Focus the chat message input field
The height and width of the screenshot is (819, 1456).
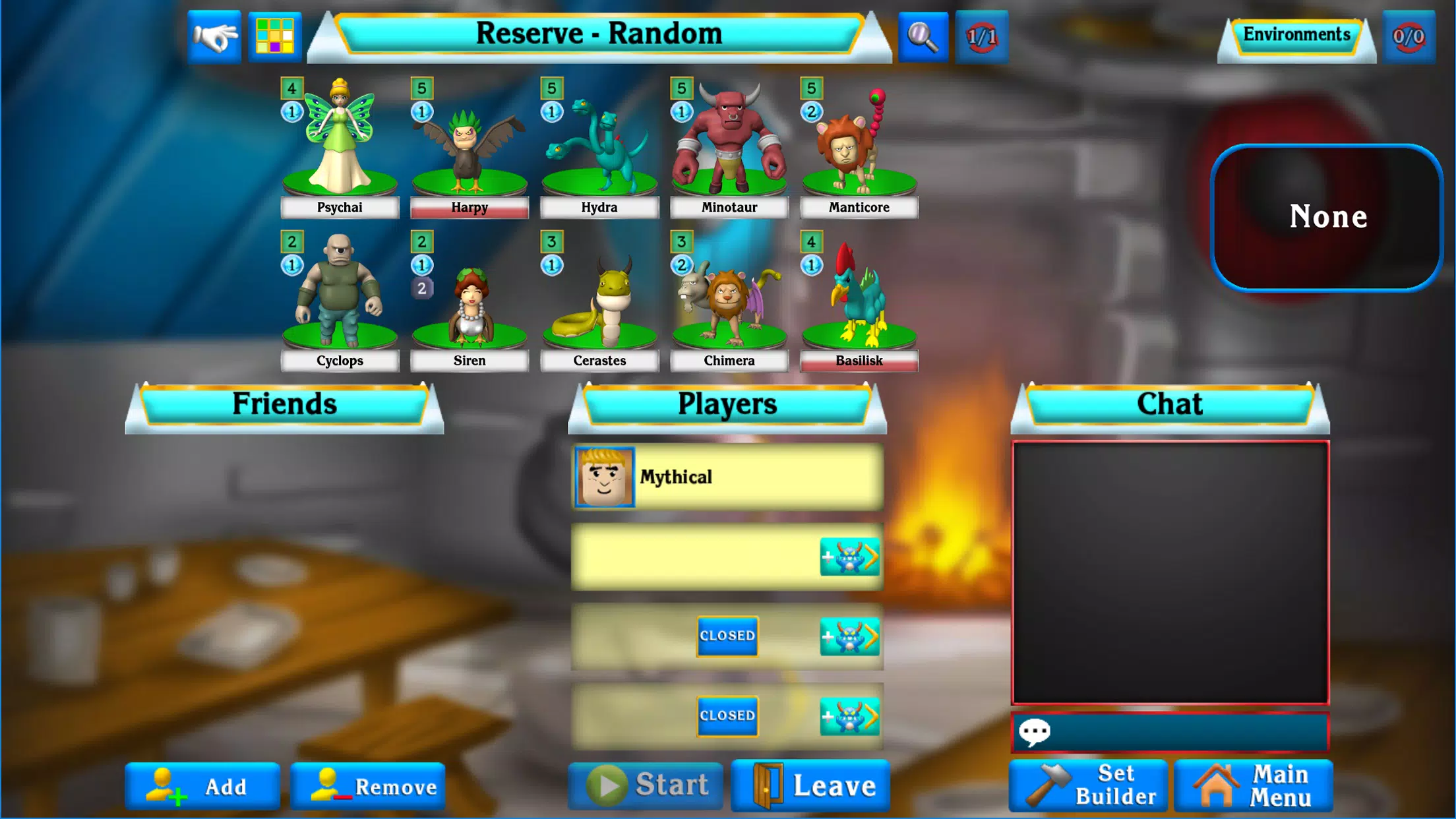tap(1180, 732)
